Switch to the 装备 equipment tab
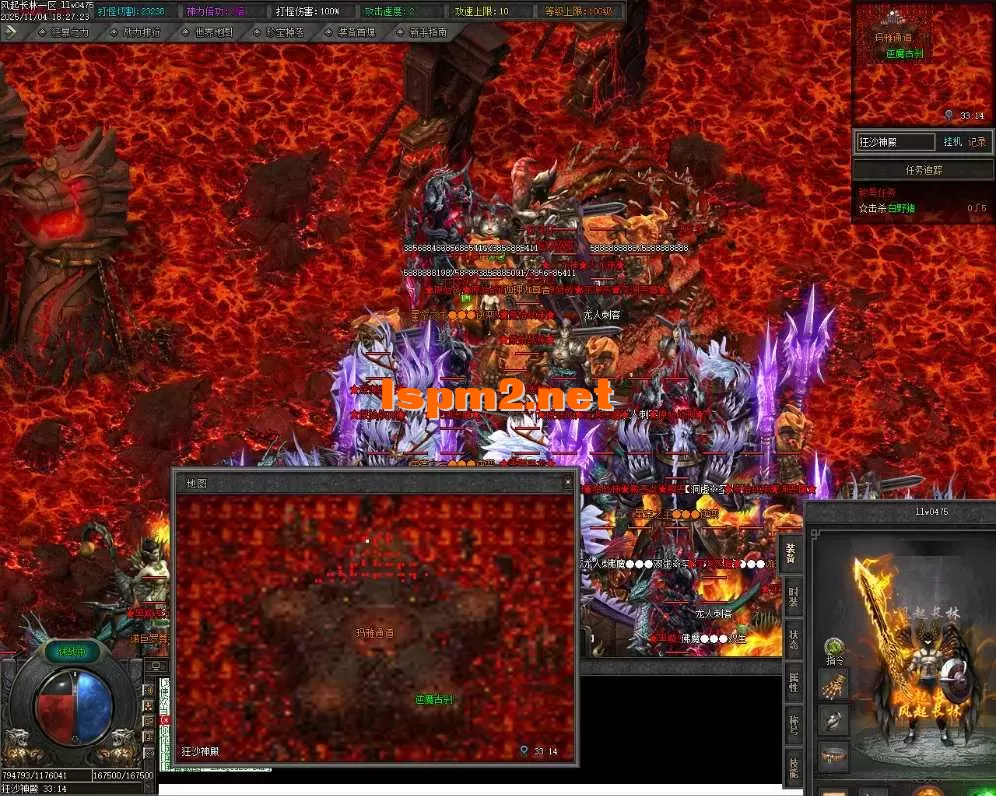 [791, 554]
